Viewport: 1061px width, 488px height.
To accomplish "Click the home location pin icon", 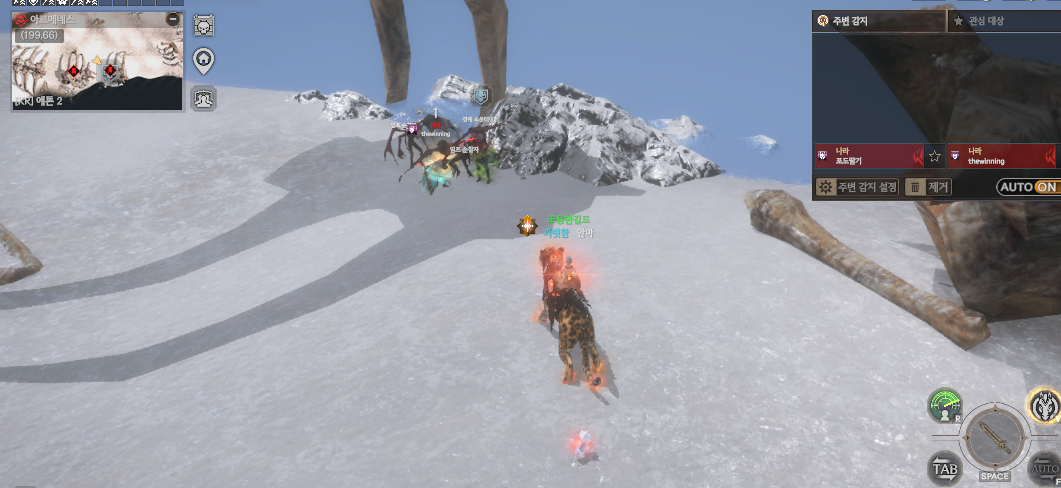I will (x=203, y=61).
